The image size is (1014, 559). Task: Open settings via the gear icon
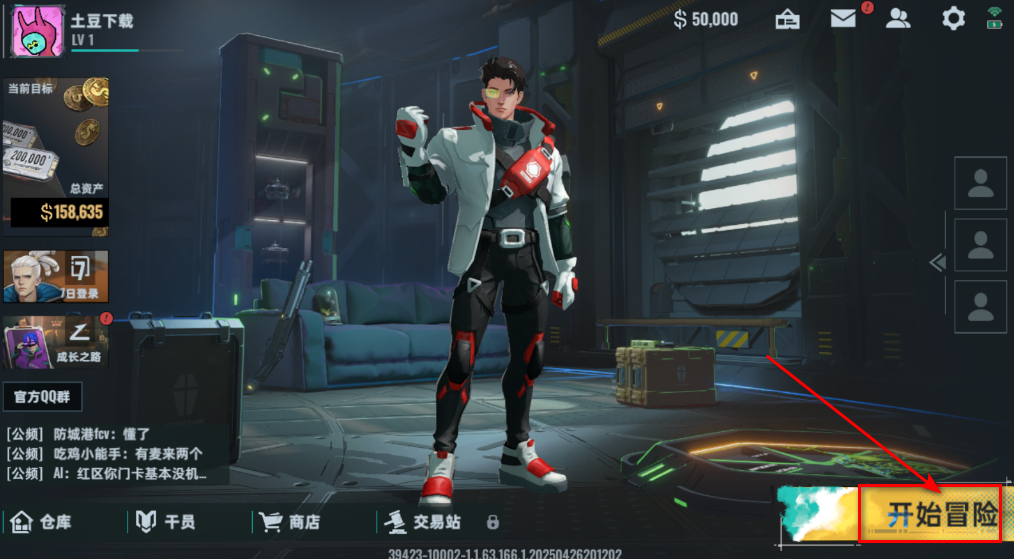[954, 18]
